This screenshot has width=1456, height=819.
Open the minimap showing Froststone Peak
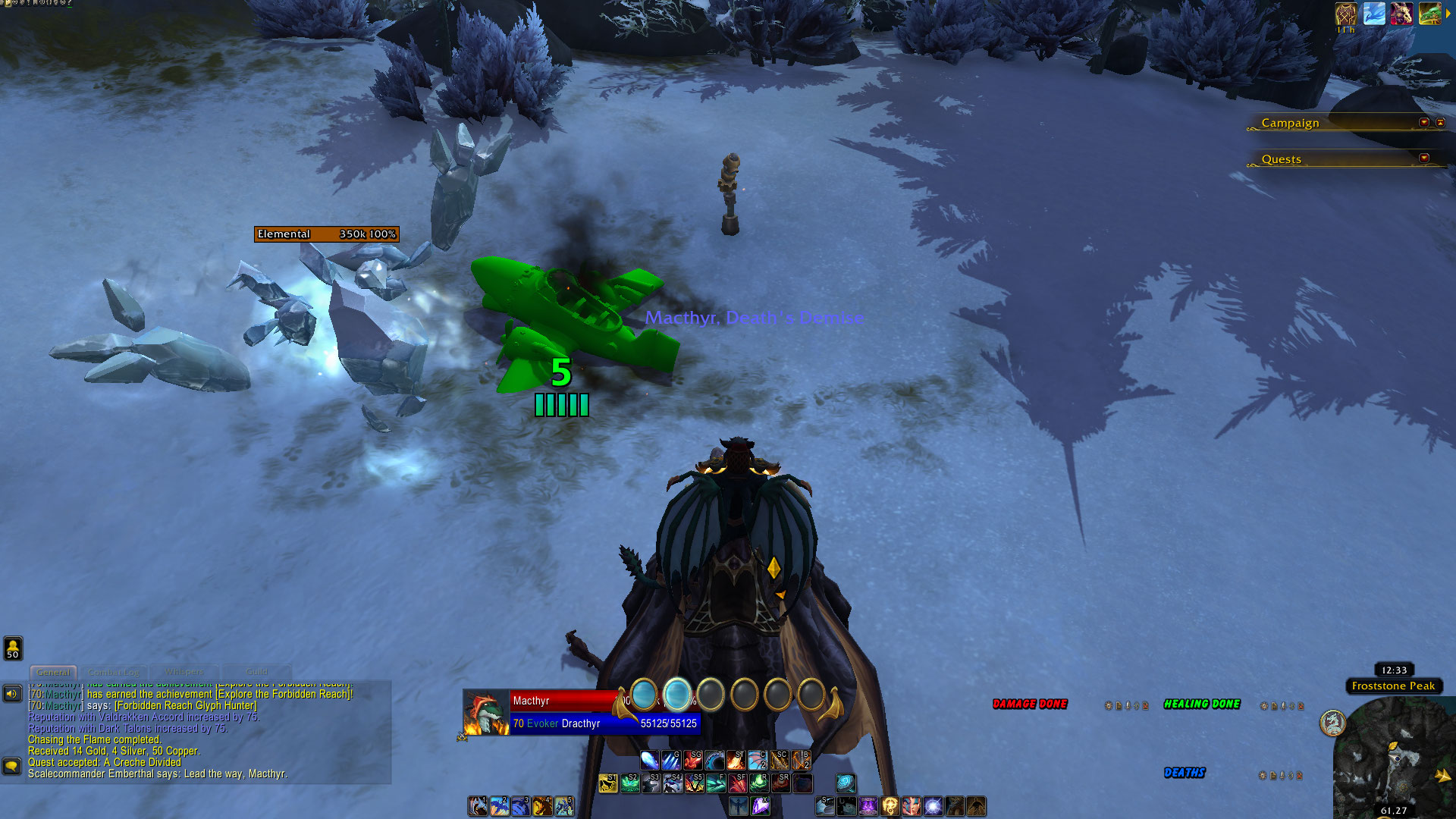[x=1394, y=758]
